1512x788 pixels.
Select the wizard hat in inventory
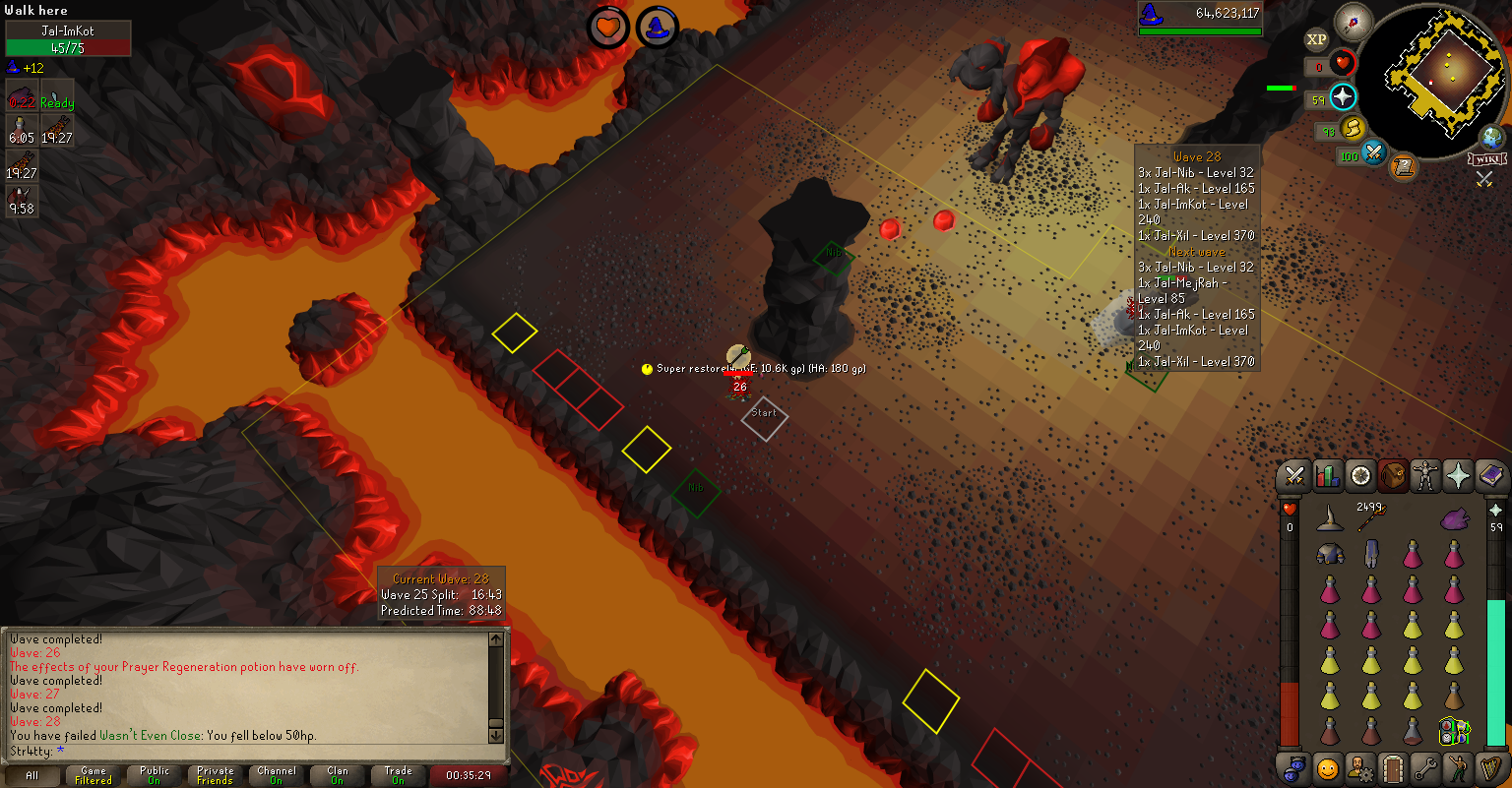(1331, 518)
